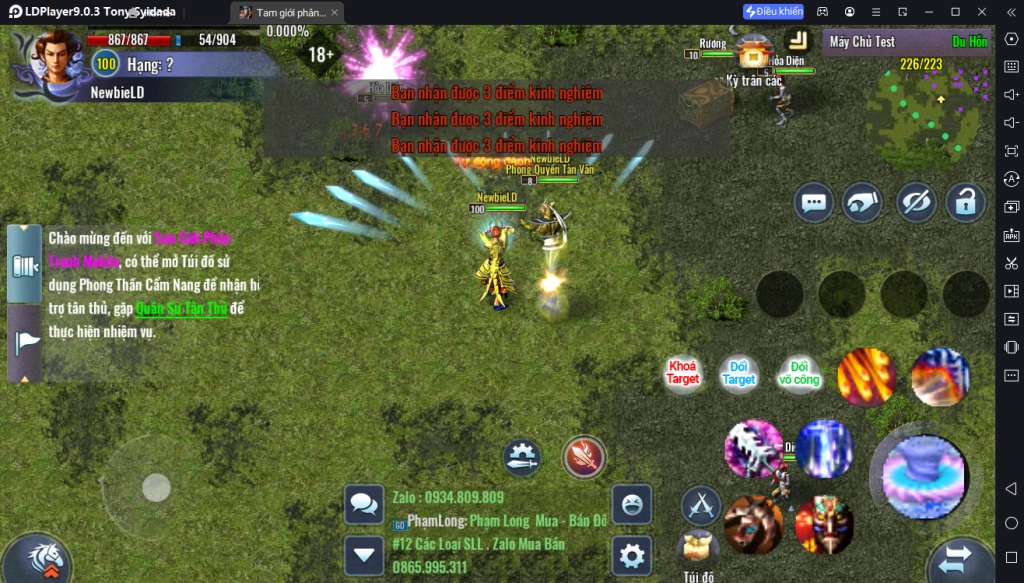Toggle the flaming sword combat button

pos(583,457)
